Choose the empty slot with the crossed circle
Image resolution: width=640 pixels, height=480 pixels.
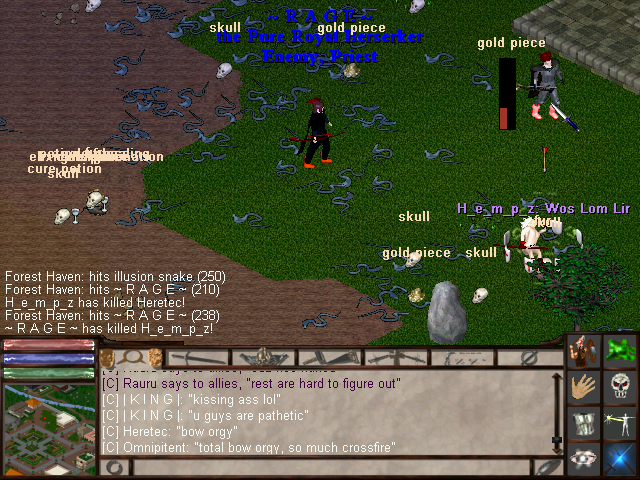pos(529,357)
